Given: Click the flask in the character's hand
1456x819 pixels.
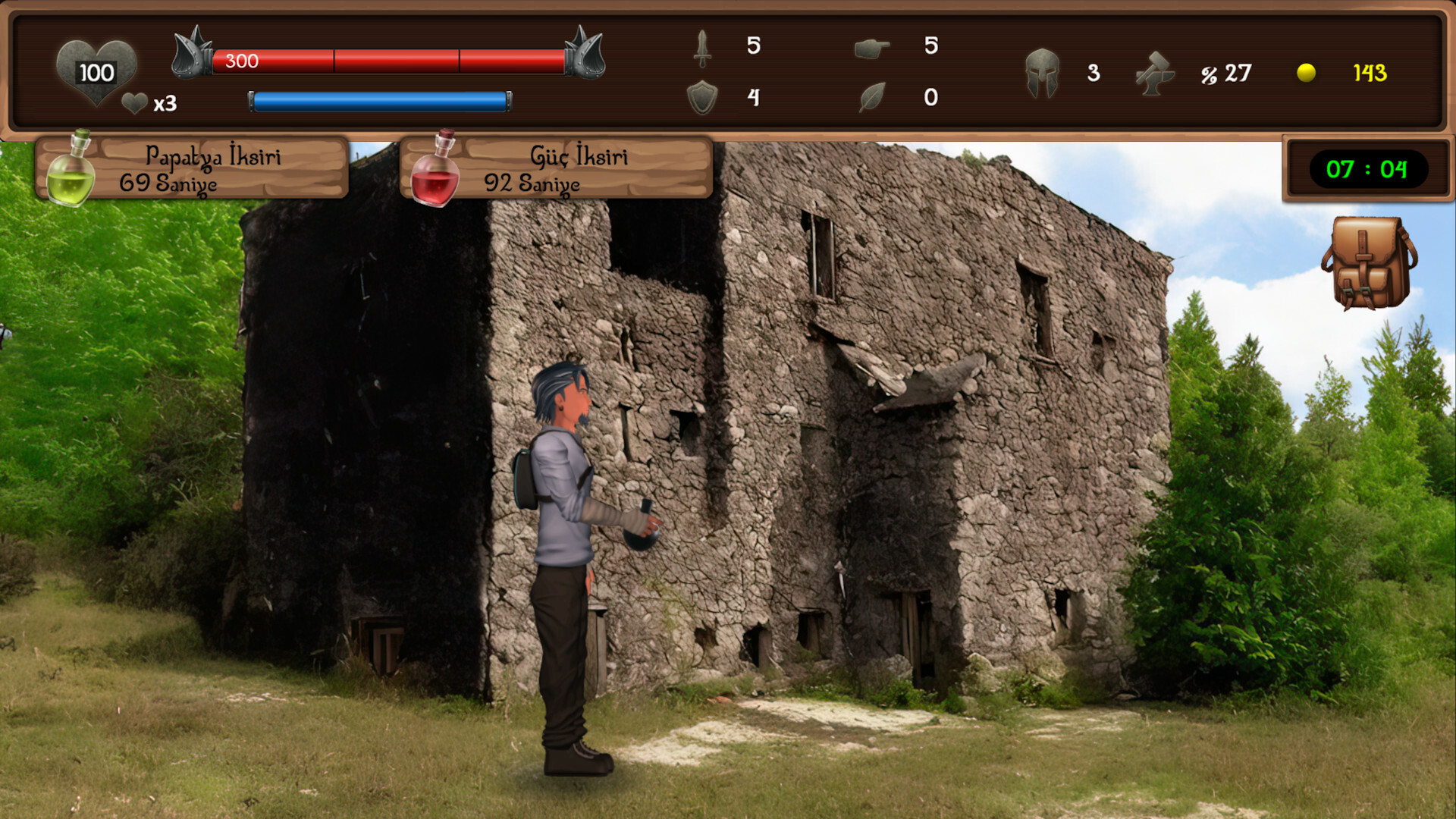Looking at the screenshot, I should pos(641,537).
